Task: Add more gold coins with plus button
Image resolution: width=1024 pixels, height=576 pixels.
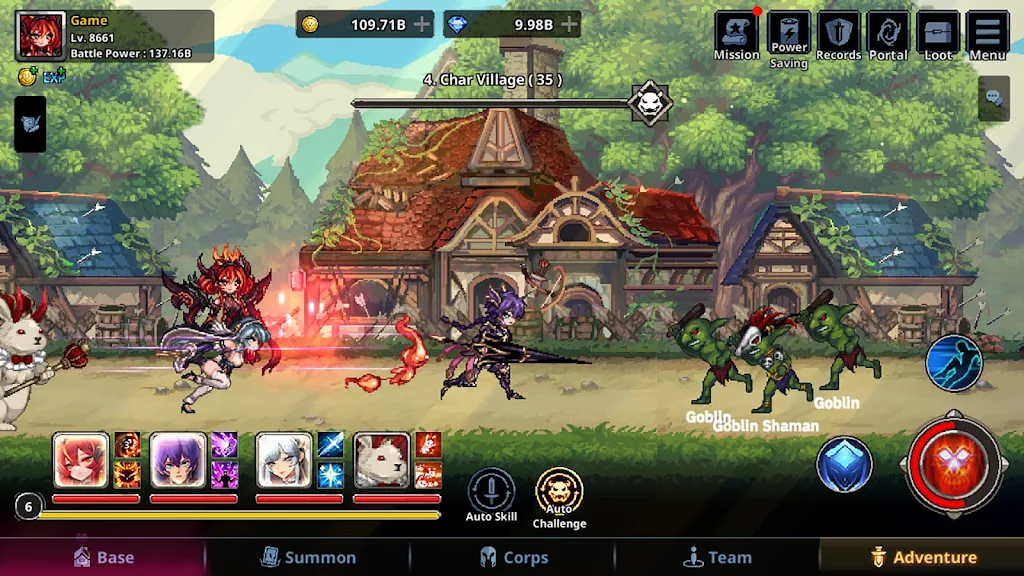Action: click(421, 24)
